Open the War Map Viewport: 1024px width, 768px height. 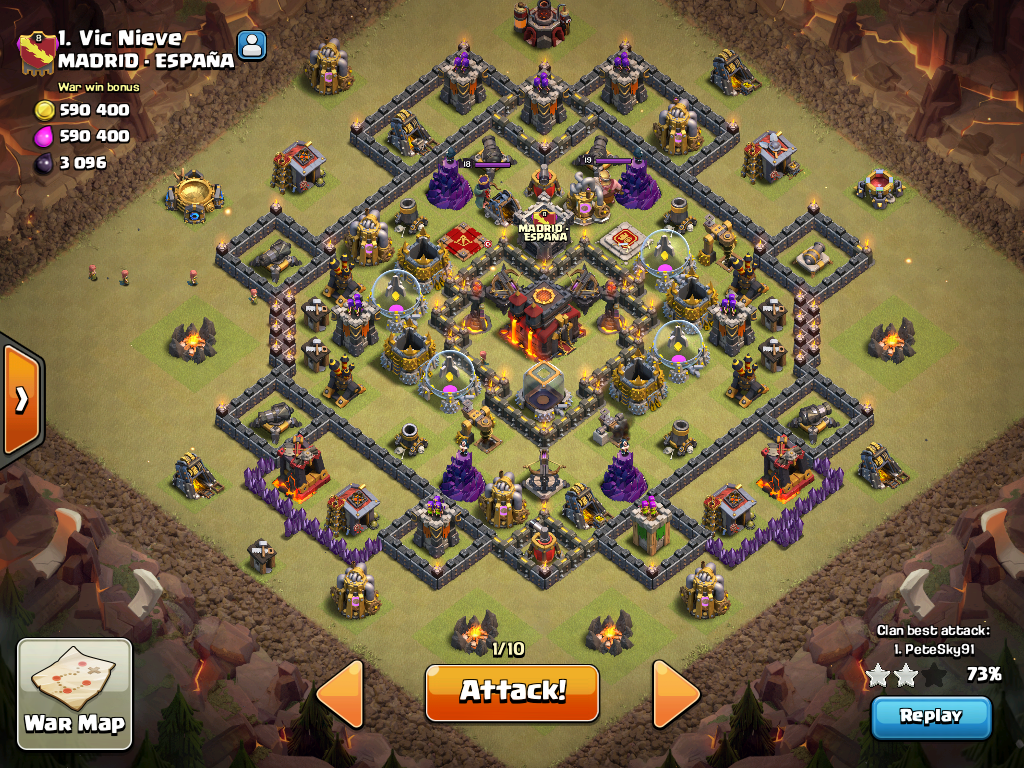coord(75,693)
